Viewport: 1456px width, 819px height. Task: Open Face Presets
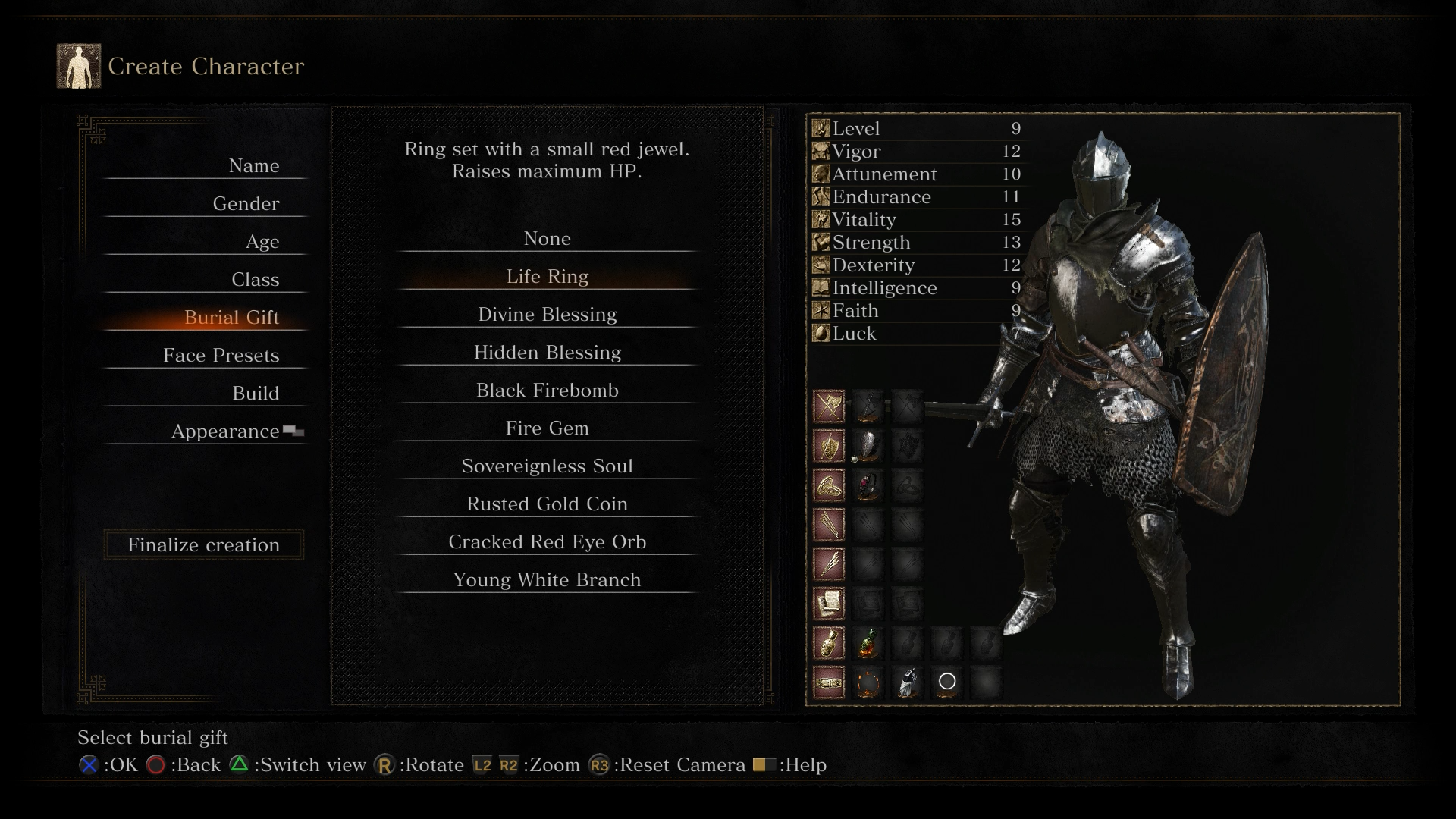(221, 356)
